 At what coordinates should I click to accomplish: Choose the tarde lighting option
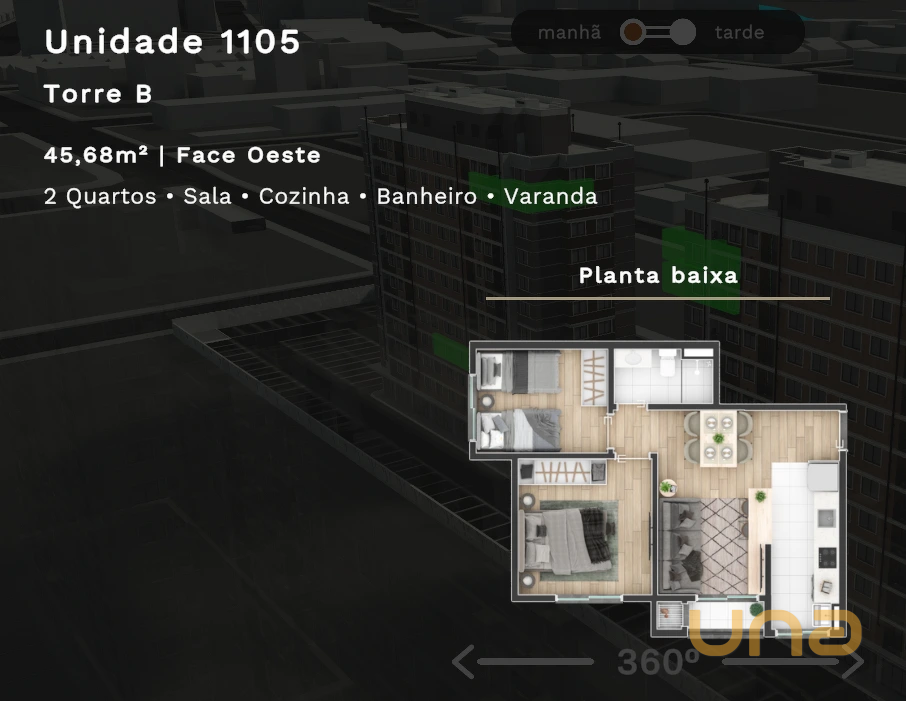click(739, 33)
